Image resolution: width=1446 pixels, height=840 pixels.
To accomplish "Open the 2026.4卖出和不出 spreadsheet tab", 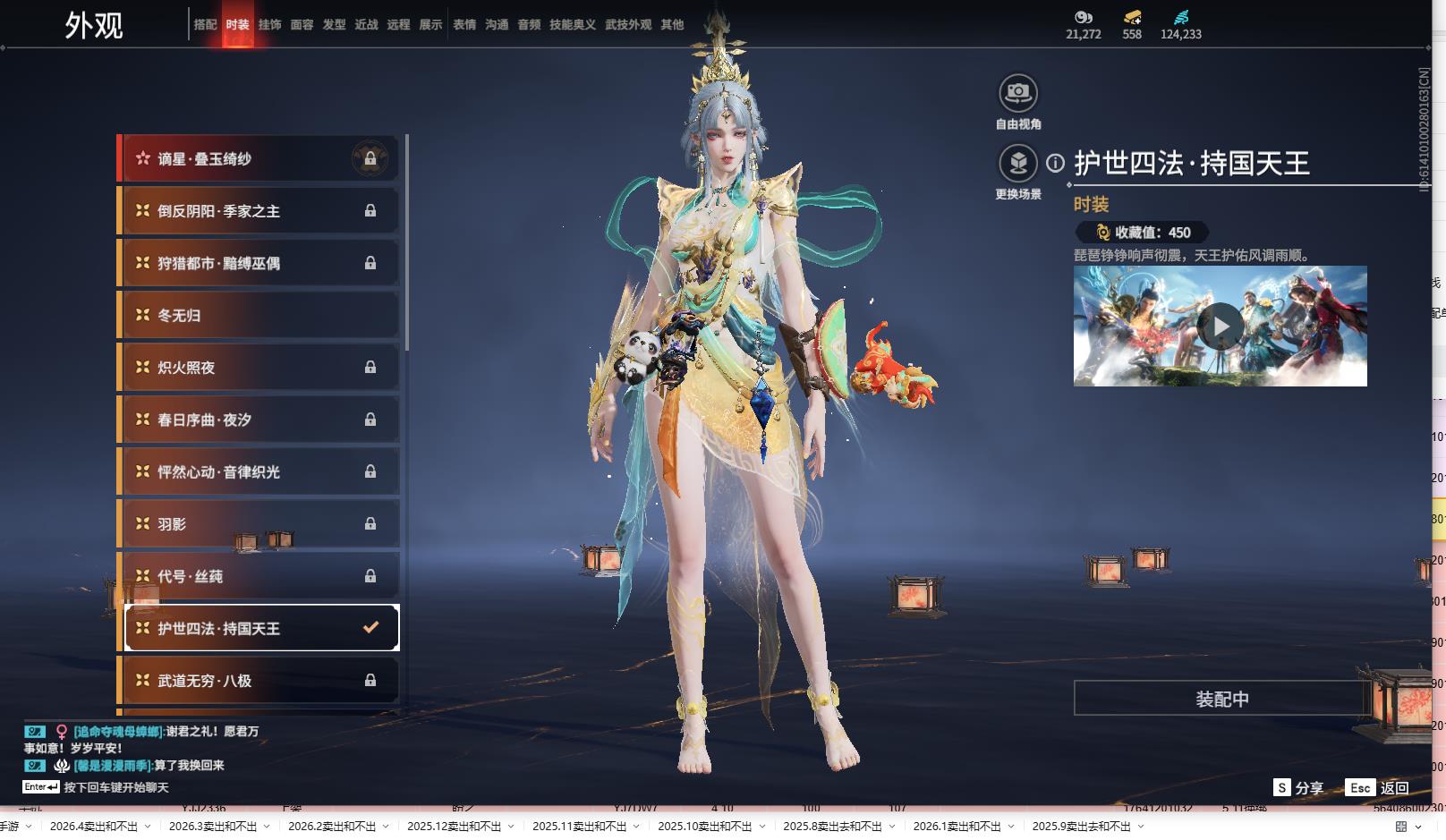I will pyautogui.click(x=94, y=827).
